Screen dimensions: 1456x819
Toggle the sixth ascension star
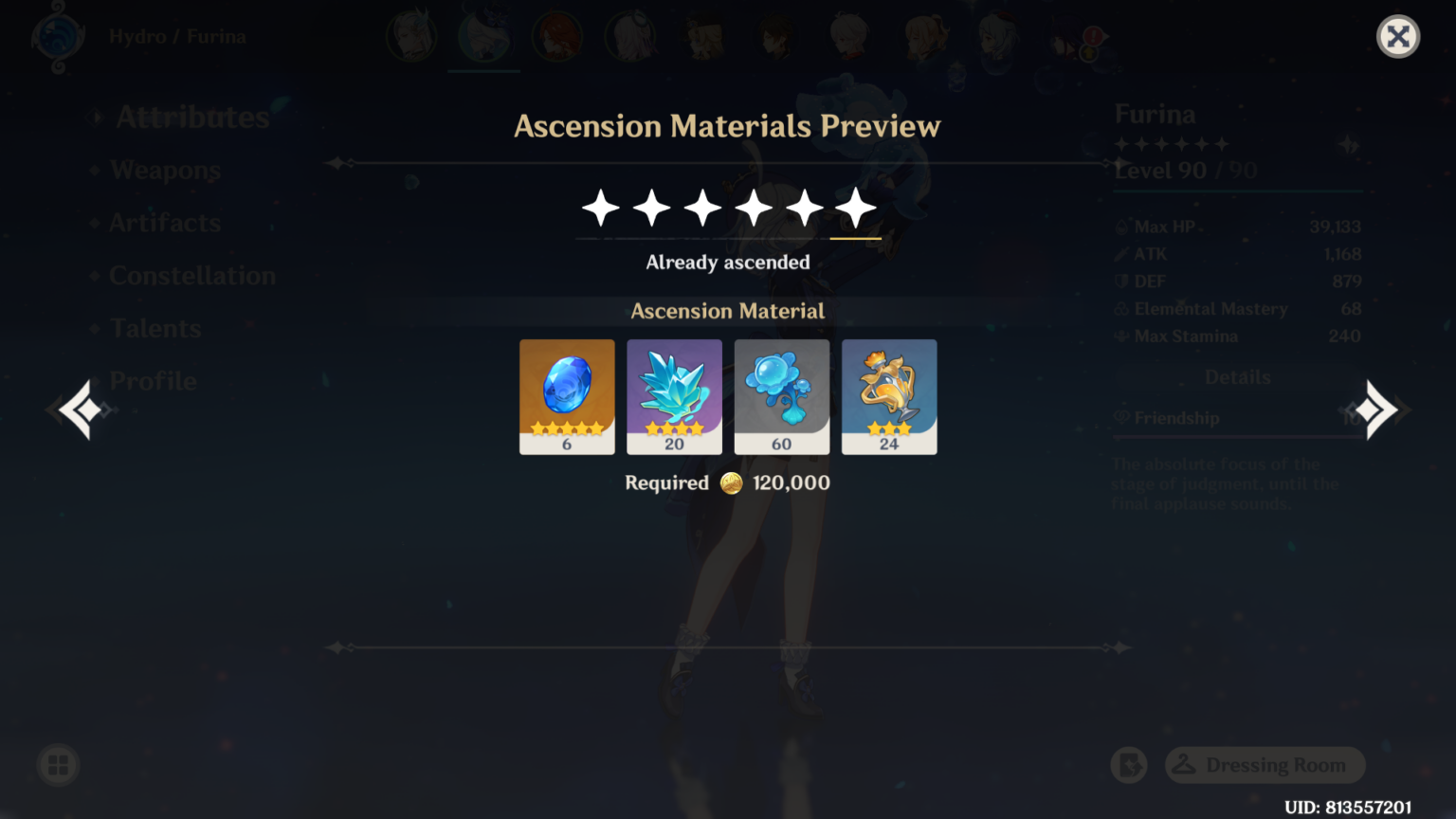(x=854, y=208)
